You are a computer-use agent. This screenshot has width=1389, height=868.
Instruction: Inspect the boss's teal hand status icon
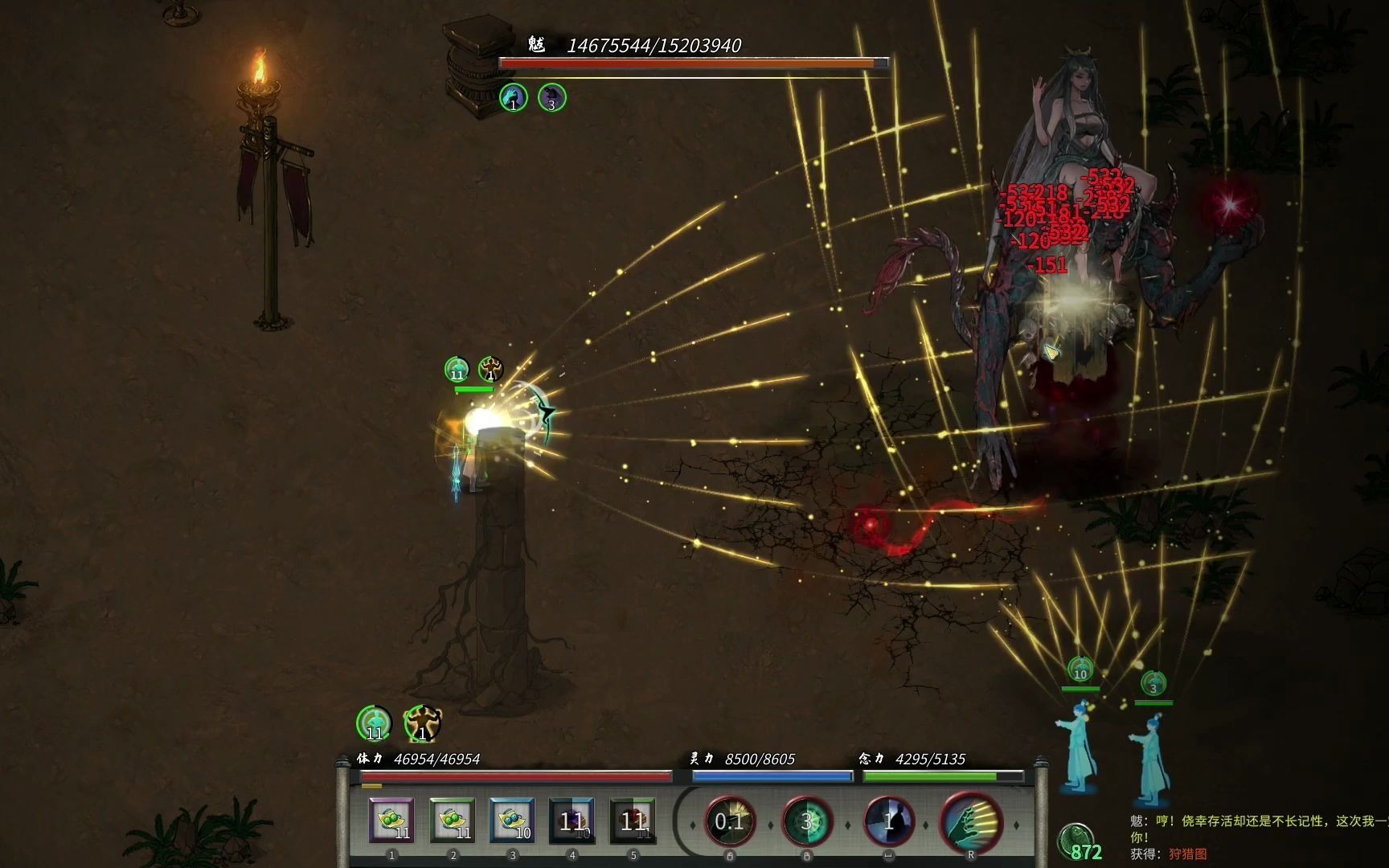(514, 97)
